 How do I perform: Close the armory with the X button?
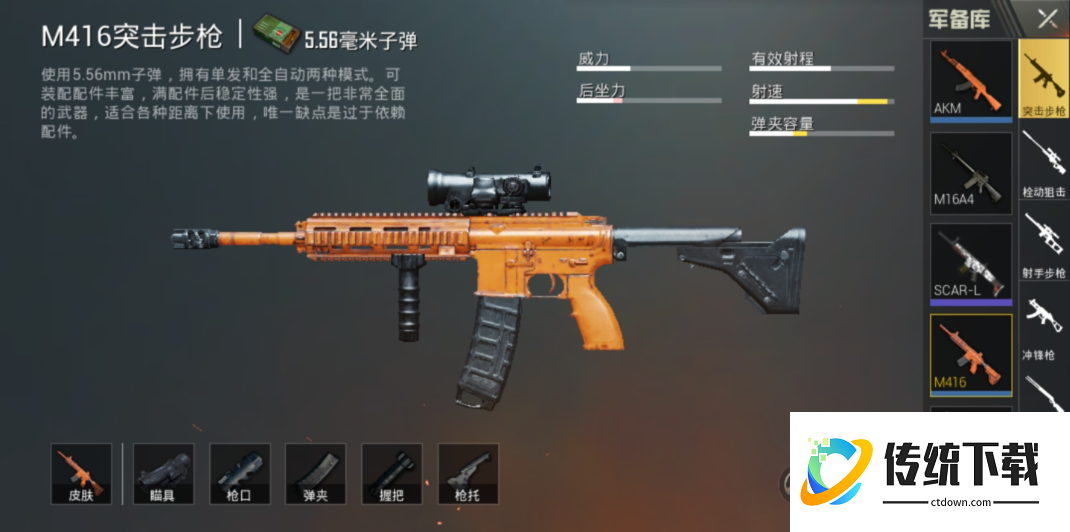(1047, 18)
